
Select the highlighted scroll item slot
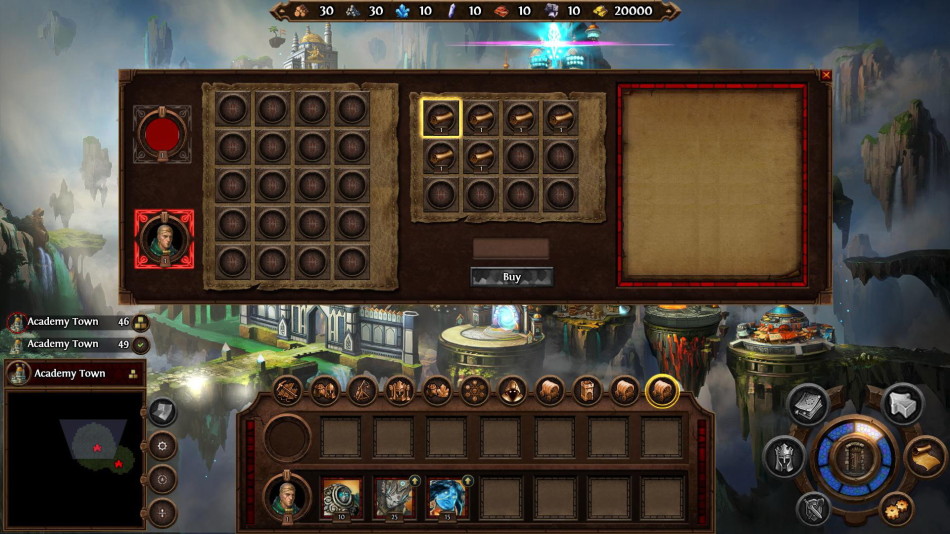(x=440, y=117)
